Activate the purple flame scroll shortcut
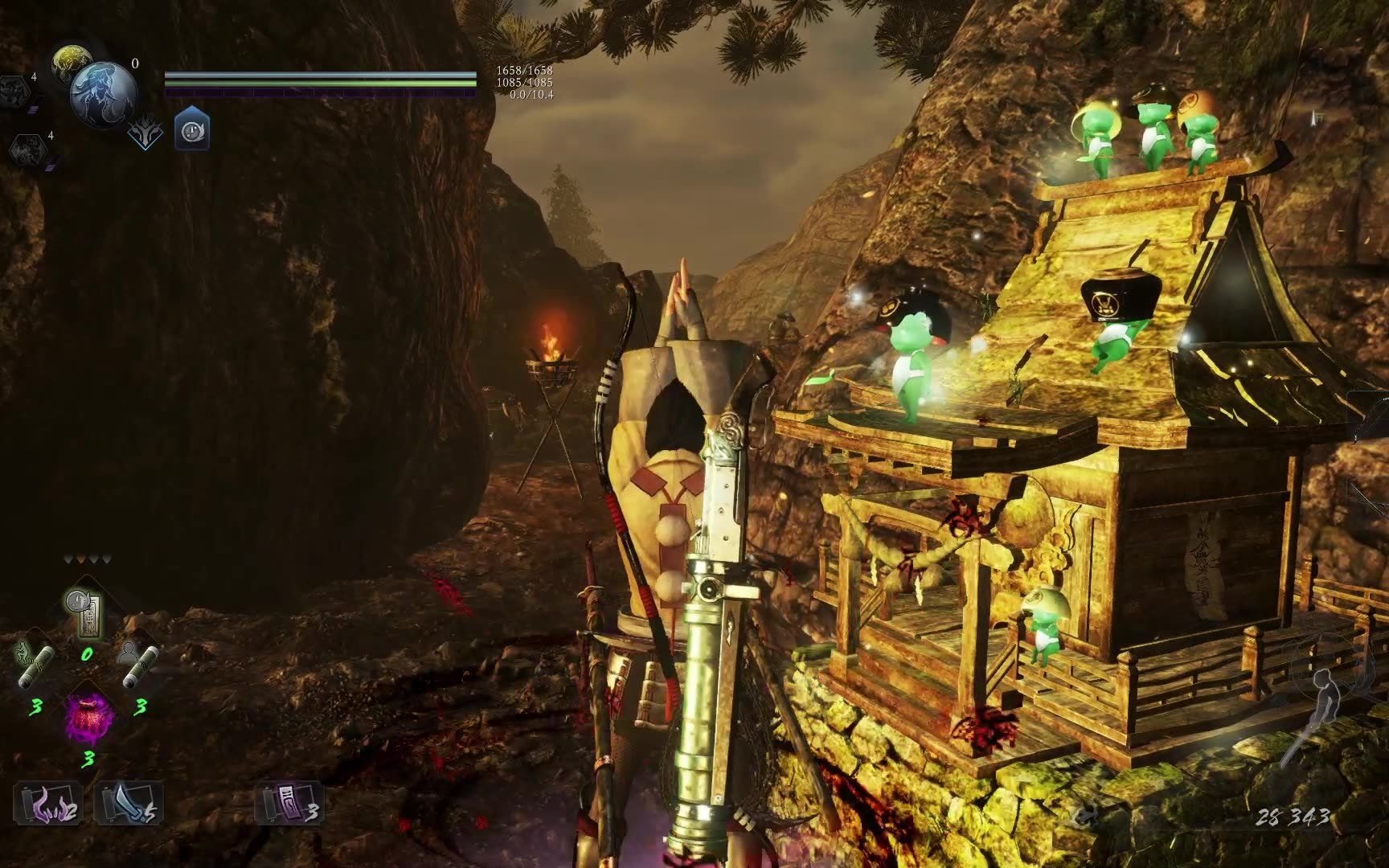 [x=48, y=803]
